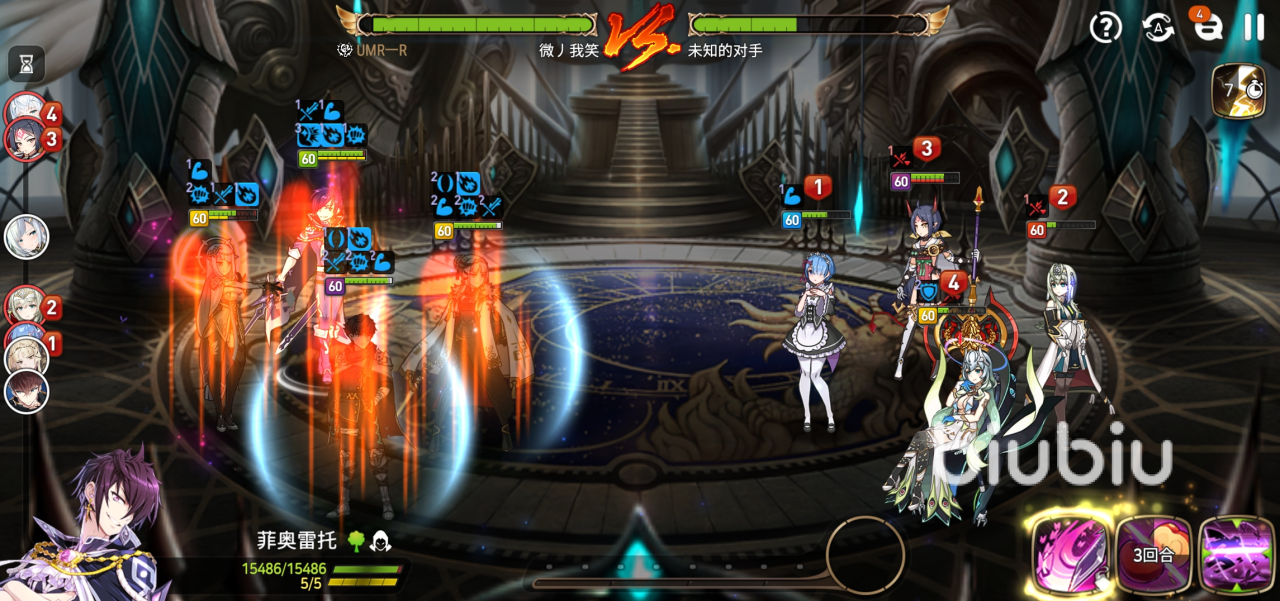Select the skill on 3回合 cooldown
Screen dimensions: 1280x601
[1154, 554]
